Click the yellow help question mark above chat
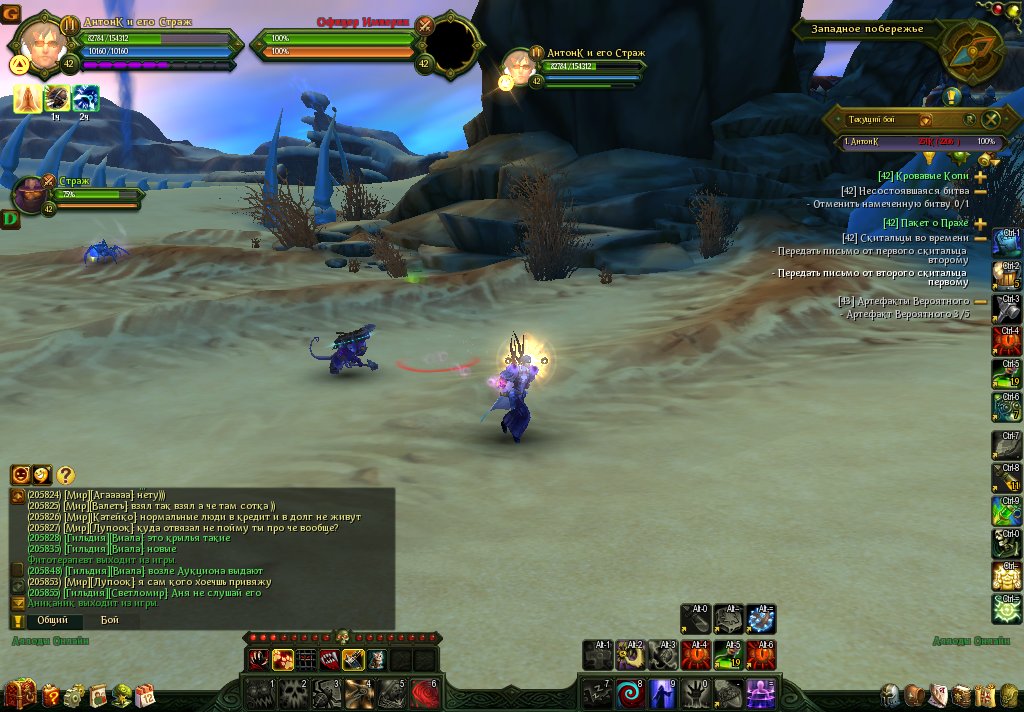1024x712 pixels. pyautogui.click(x=65, y=475)
